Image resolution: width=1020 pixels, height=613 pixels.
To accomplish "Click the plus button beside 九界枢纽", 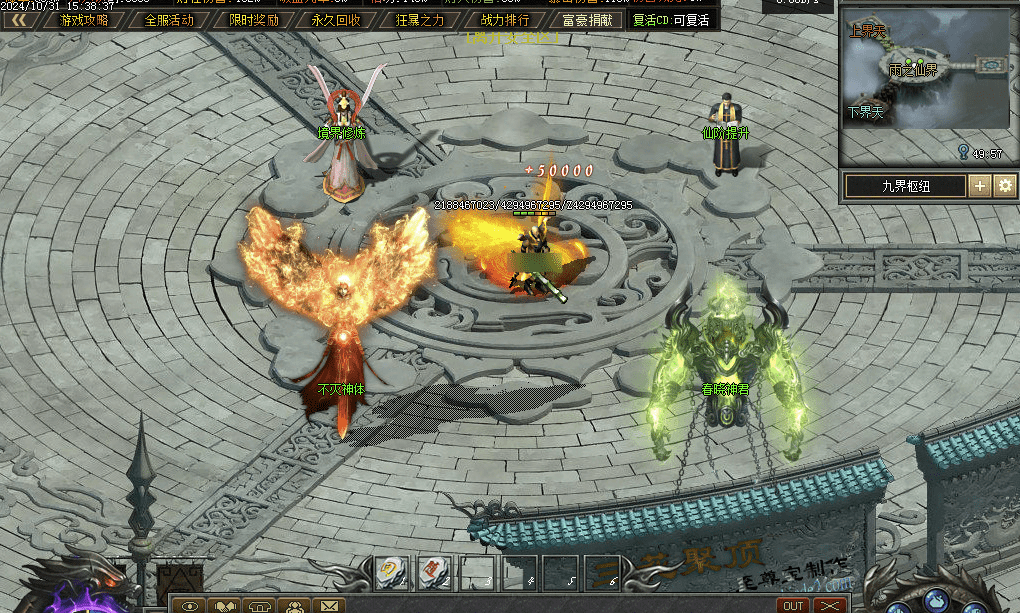I will (980, 186).
